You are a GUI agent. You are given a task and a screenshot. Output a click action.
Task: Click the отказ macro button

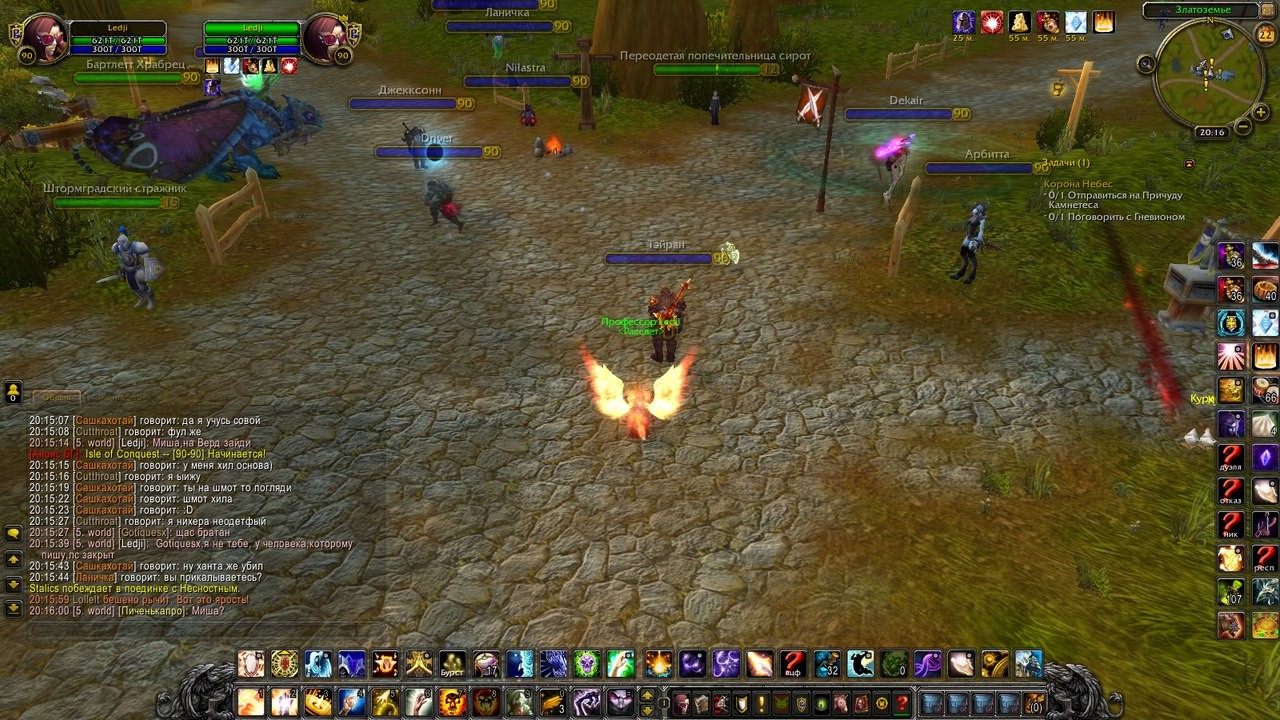tap(1231, 493)
